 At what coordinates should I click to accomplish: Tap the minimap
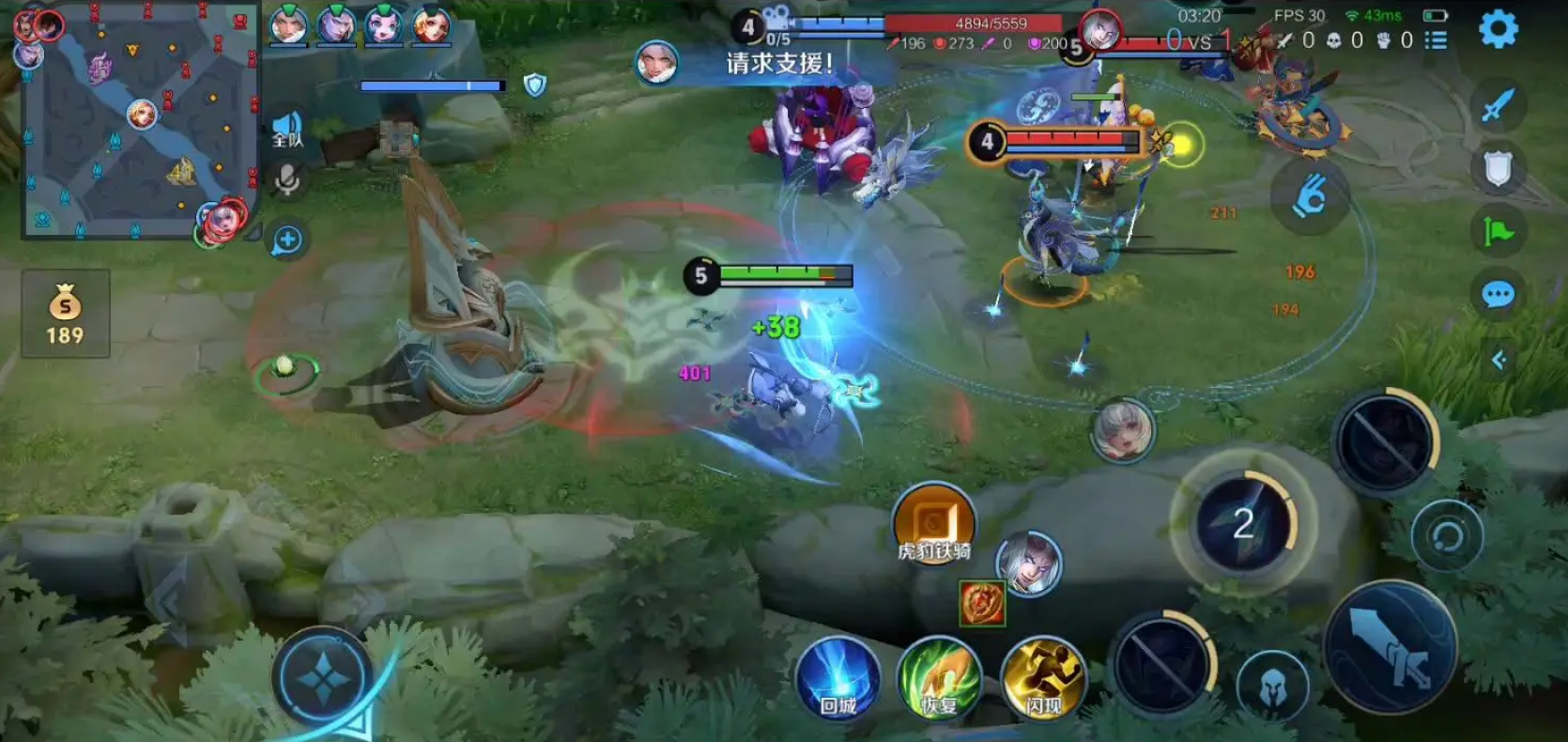point(141,120)
